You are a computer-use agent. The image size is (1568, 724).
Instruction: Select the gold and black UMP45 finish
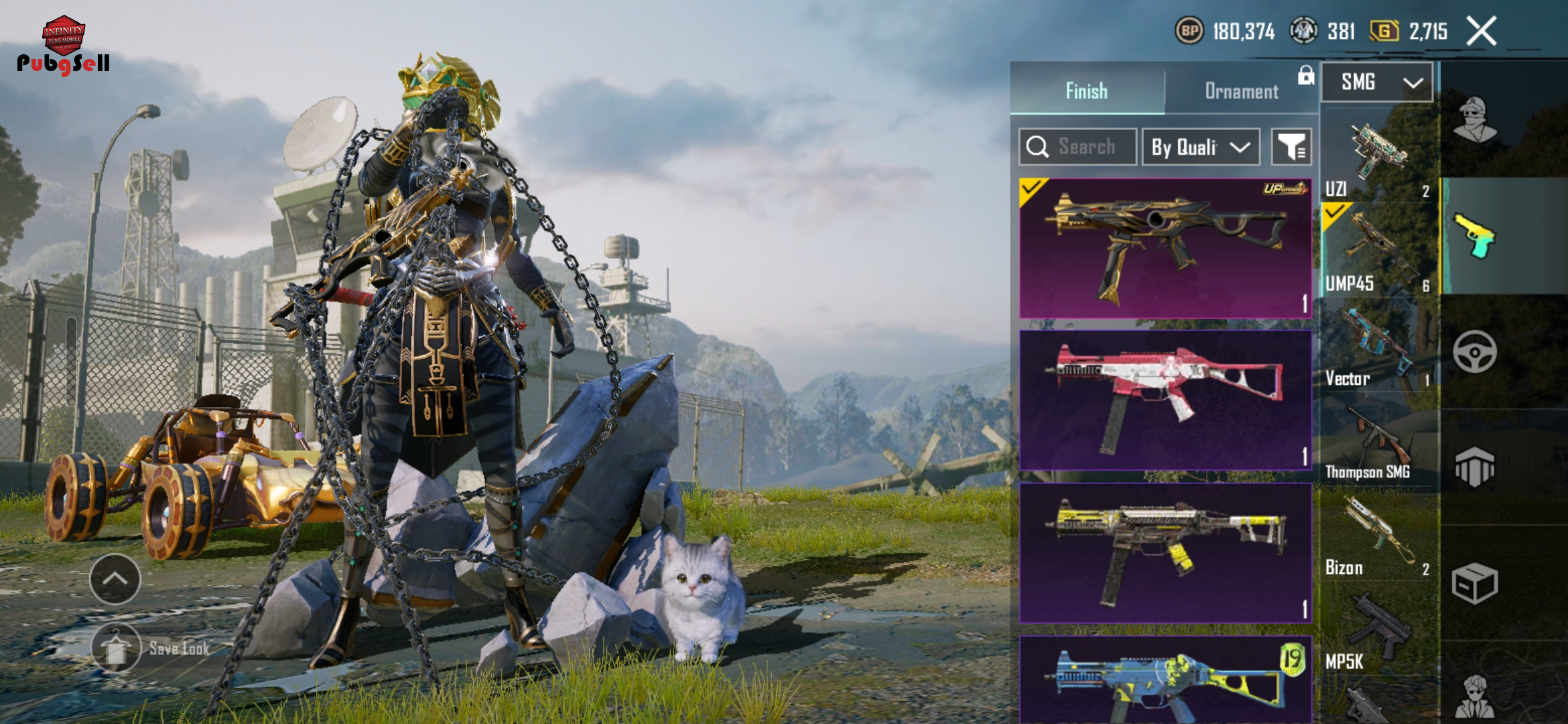[1165, 248]
